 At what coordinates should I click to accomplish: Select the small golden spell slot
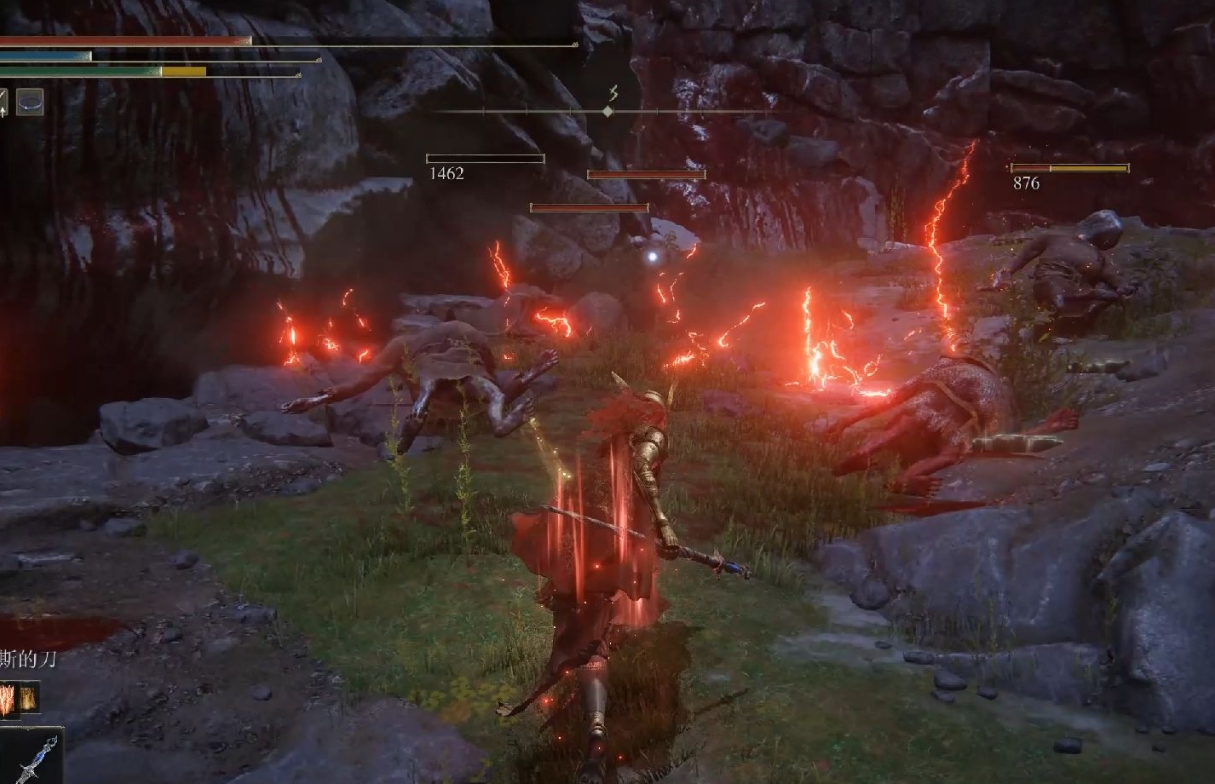point(28,697)
